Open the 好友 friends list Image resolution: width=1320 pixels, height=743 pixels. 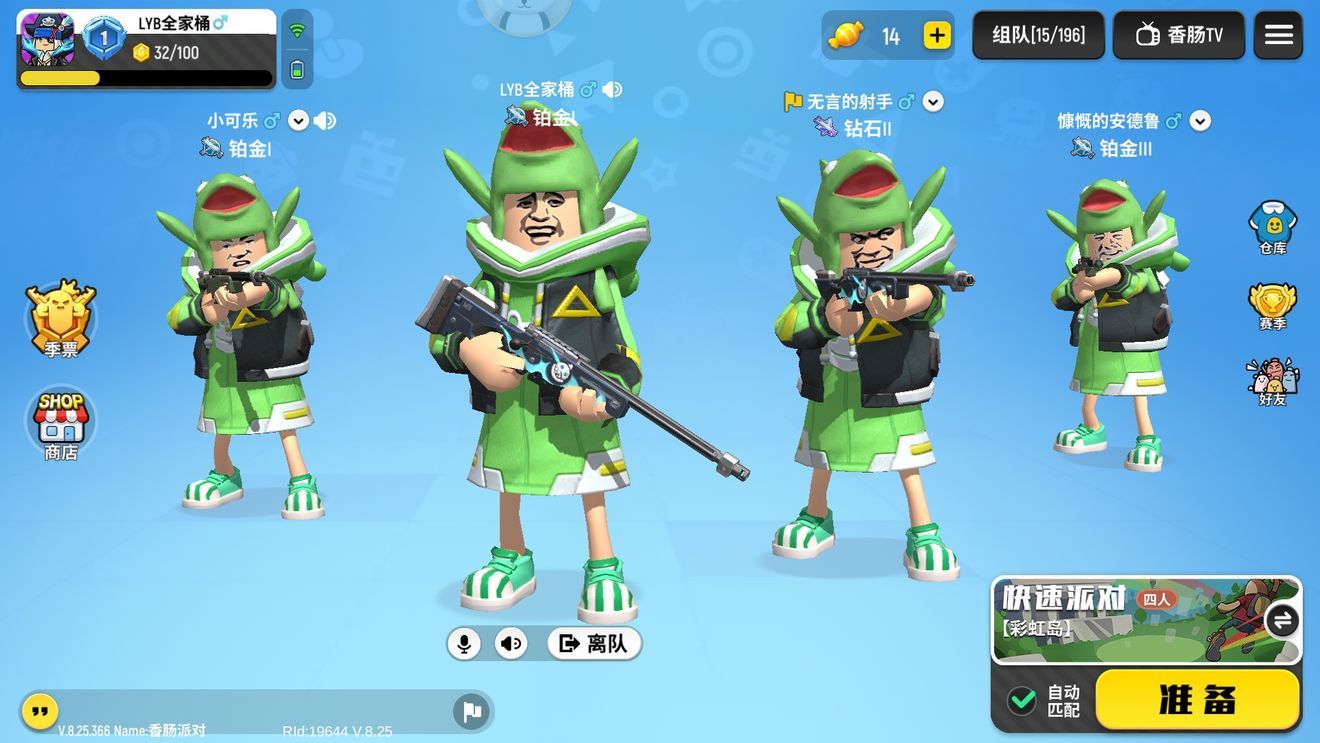(1272, 381)
